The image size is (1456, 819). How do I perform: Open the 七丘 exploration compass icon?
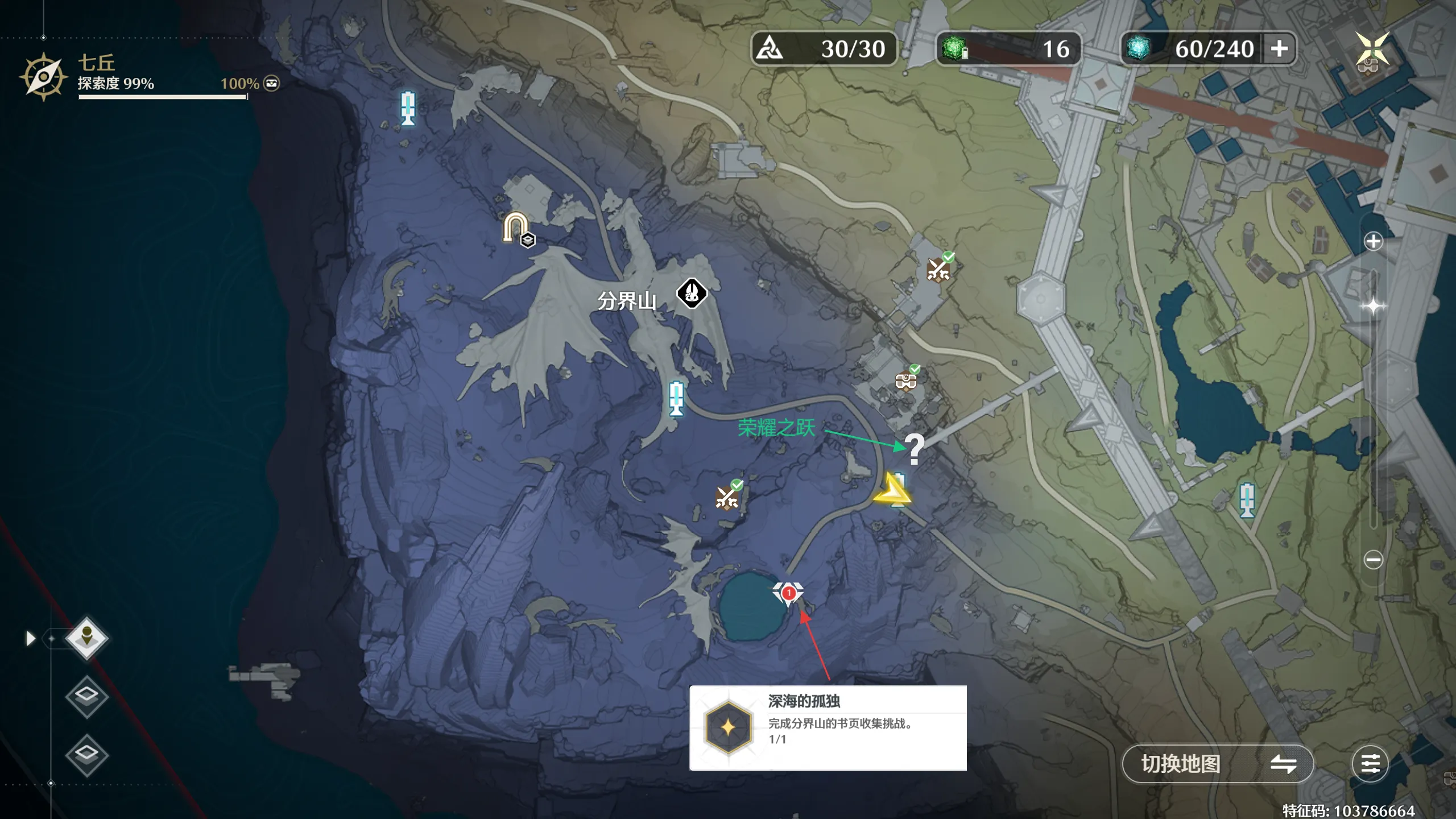[43, 77]
